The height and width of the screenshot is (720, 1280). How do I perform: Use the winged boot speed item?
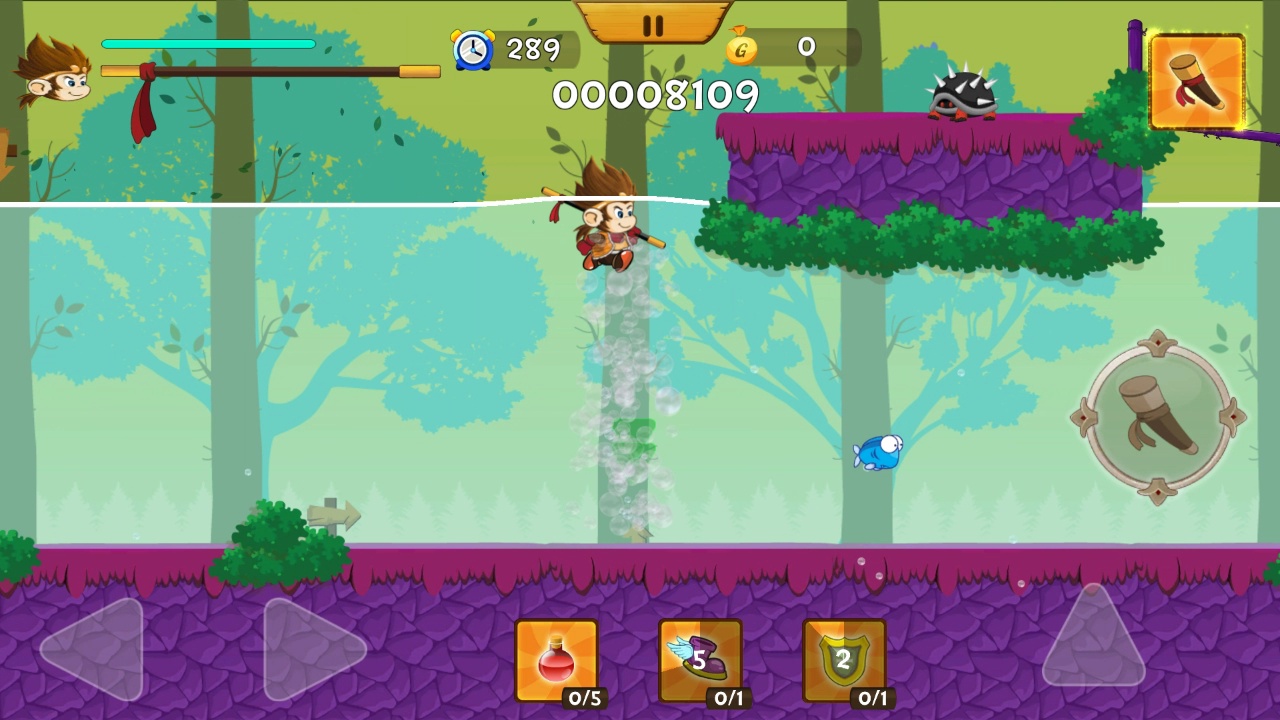point(700,658)
